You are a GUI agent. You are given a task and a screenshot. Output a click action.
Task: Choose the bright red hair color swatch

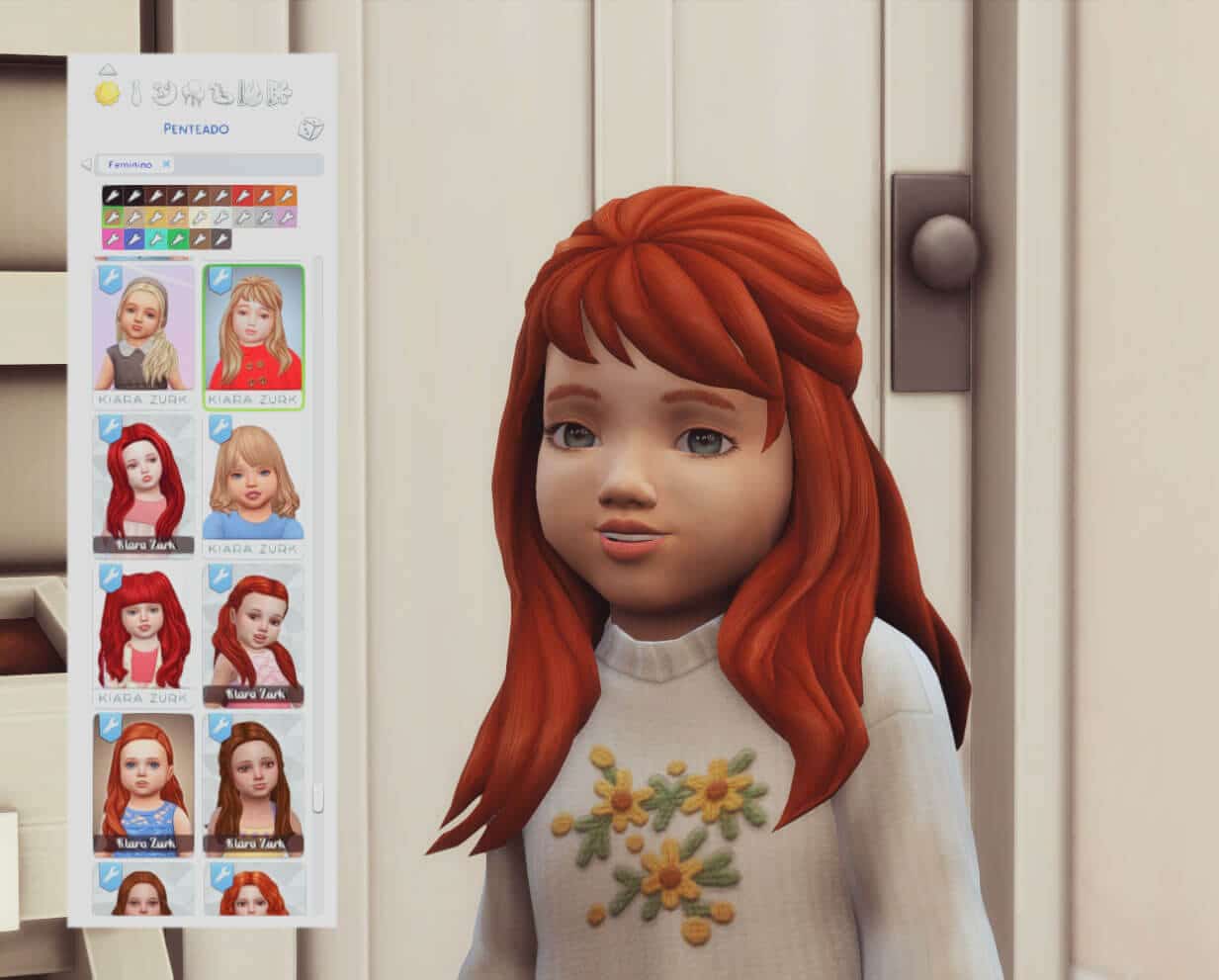242,196
